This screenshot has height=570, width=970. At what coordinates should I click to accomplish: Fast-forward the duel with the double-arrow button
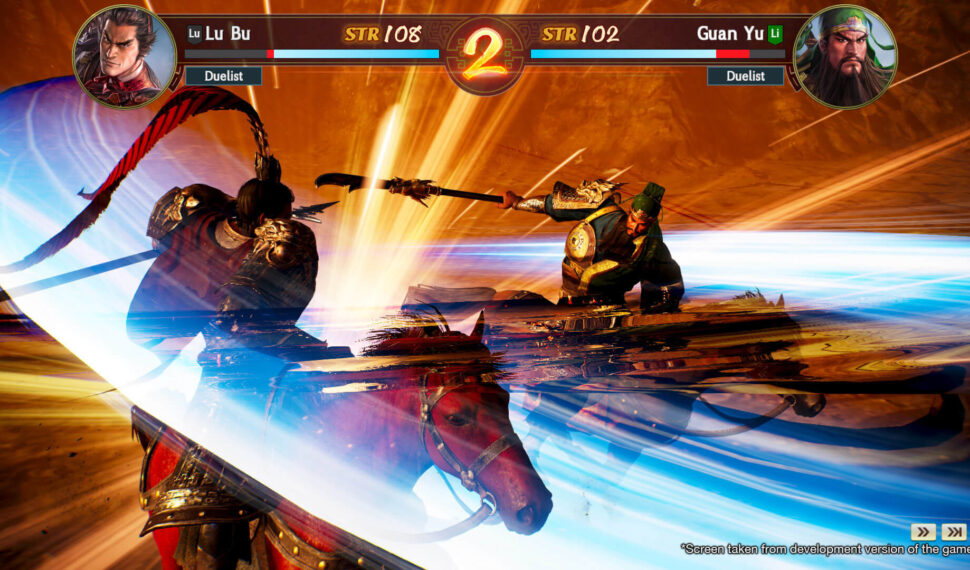(x=923, y=531)
